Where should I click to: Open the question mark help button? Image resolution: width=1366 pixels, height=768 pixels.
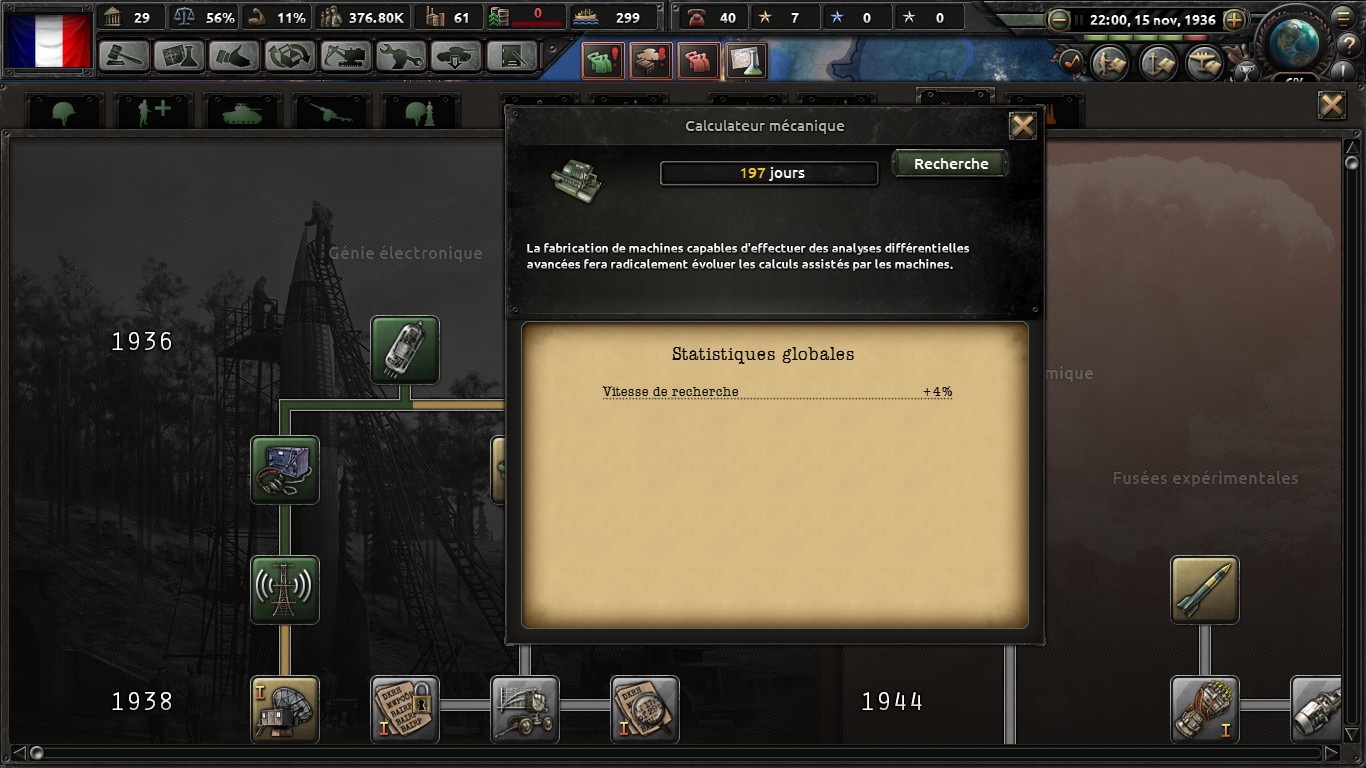(1347, 45)
